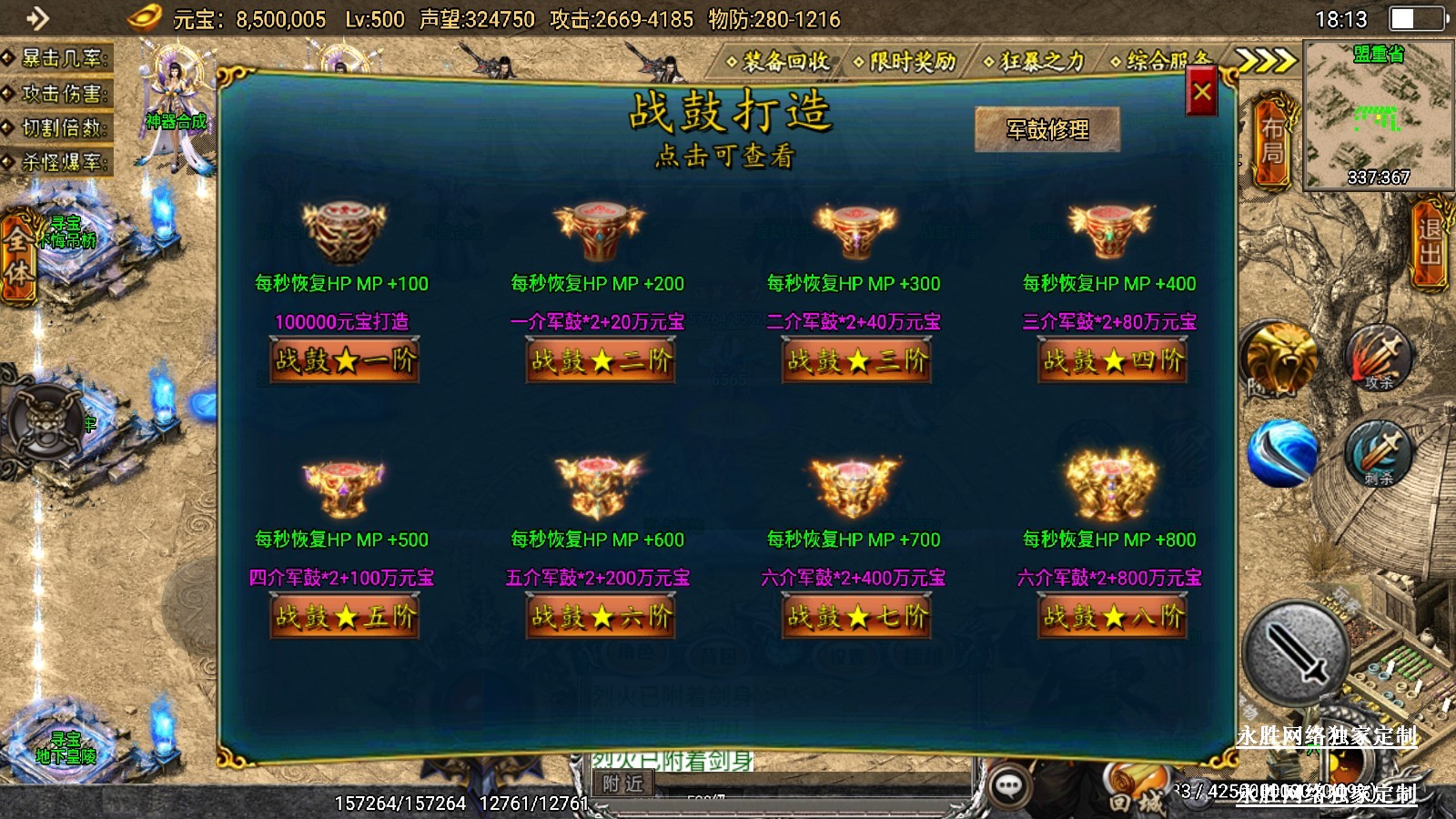
Task: Use the 回城 return-to-town scroll
Action: 1133,794
